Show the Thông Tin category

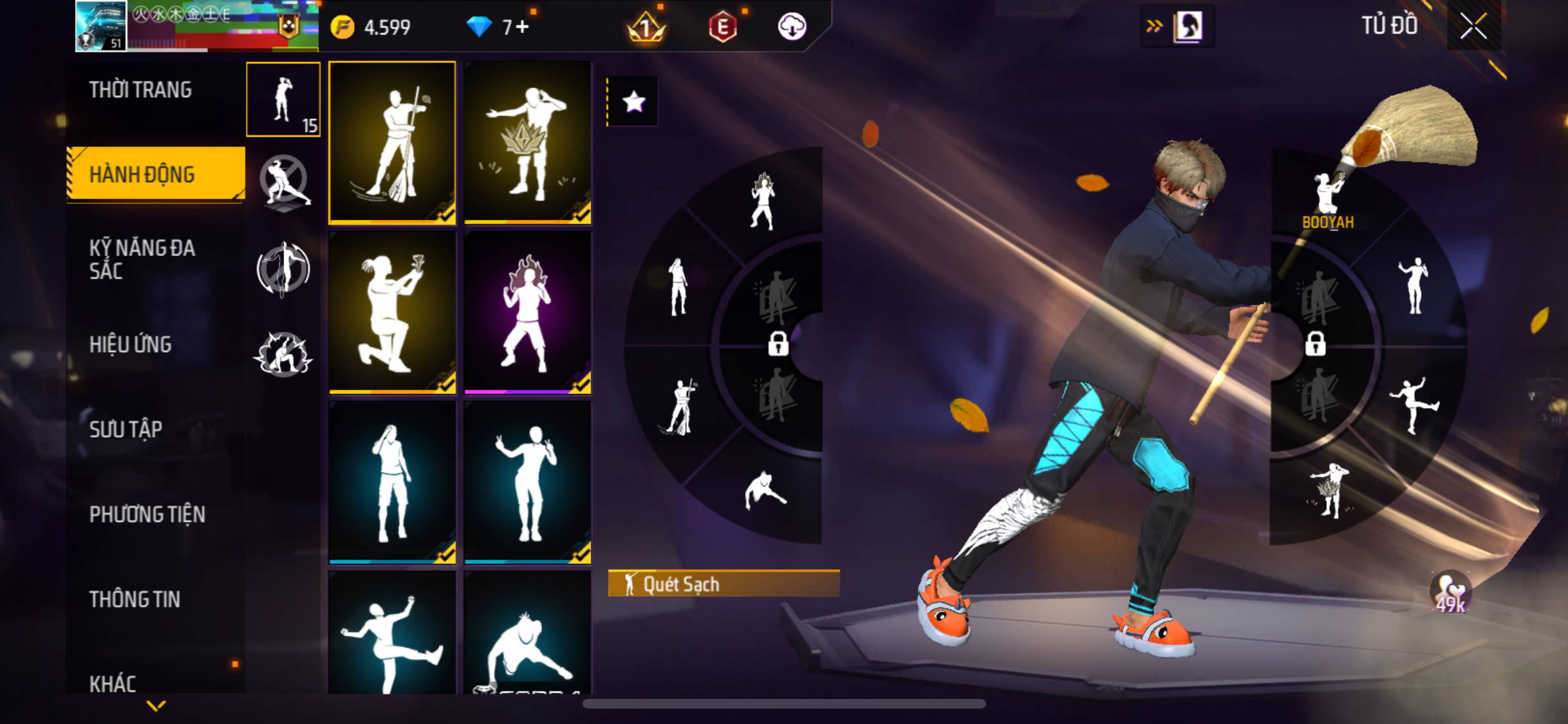point(135,599)
